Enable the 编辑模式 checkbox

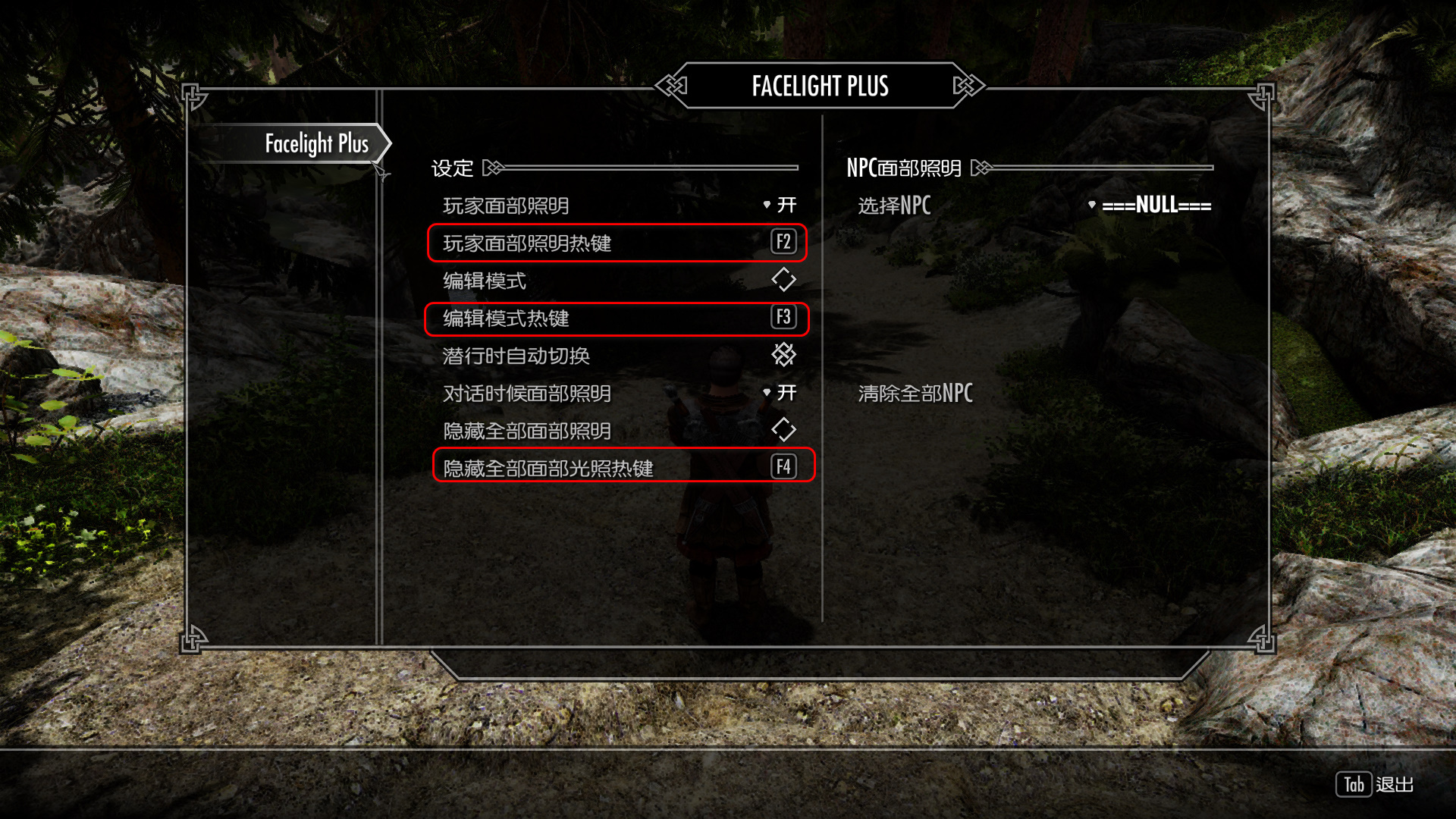click(783, 280)
